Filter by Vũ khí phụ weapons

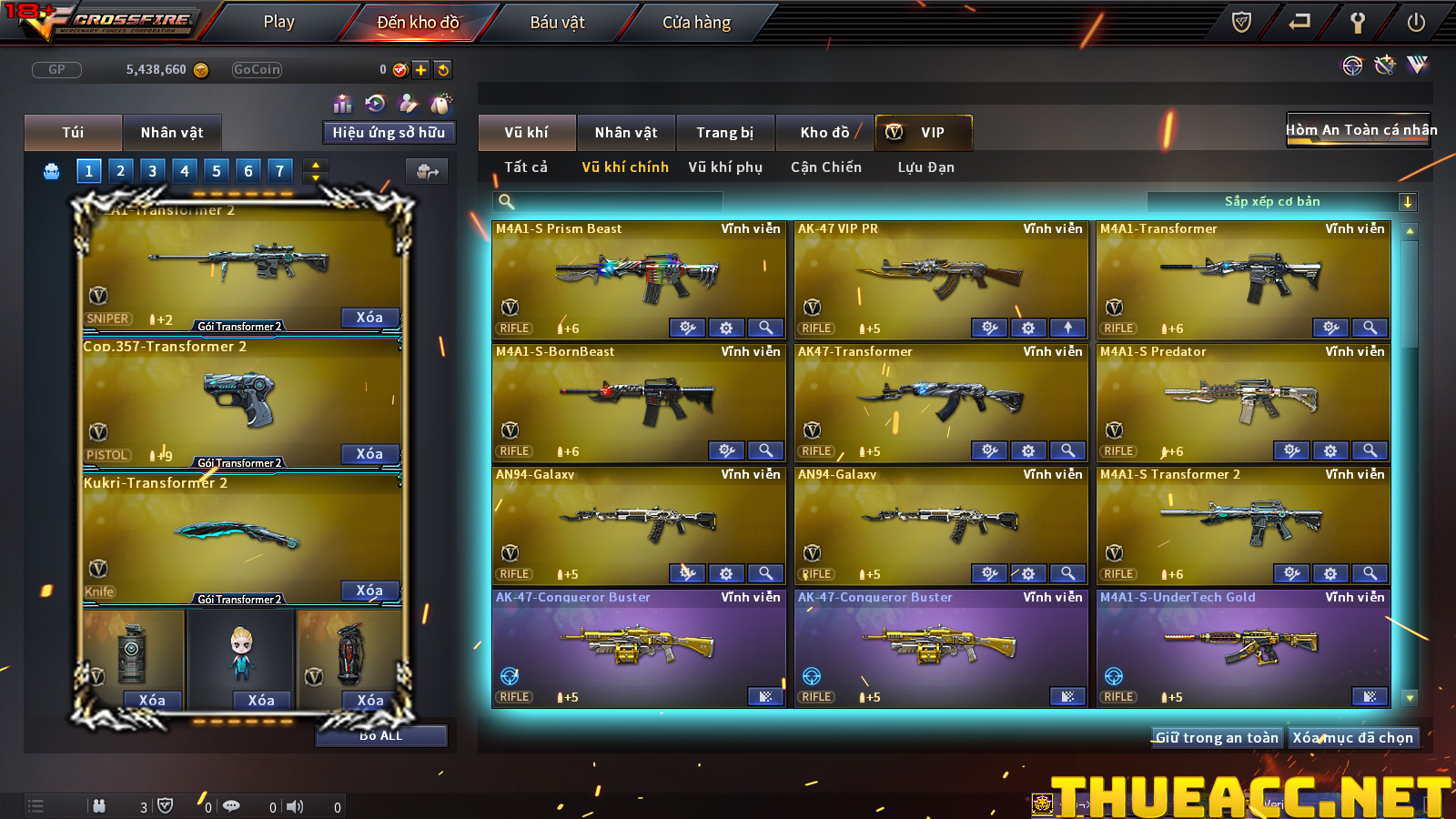pyautogui.click(x=725, y=167)
